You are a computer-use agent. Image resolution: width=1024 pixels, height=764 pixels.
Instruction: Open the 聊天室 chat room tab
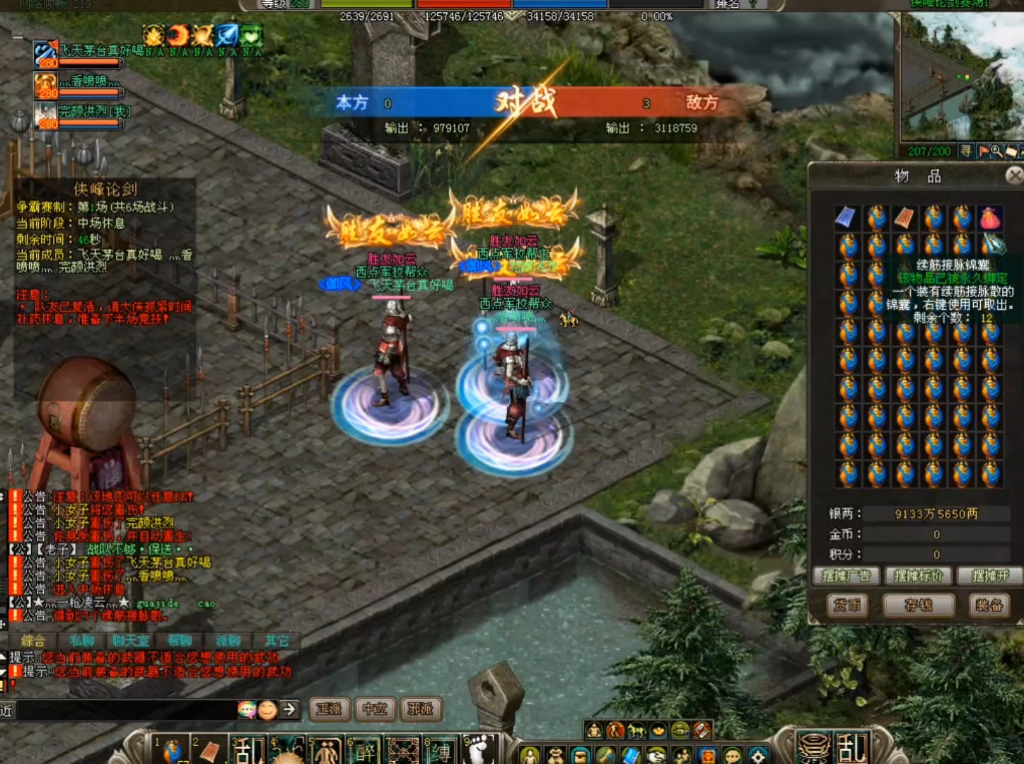pos(131,640)
